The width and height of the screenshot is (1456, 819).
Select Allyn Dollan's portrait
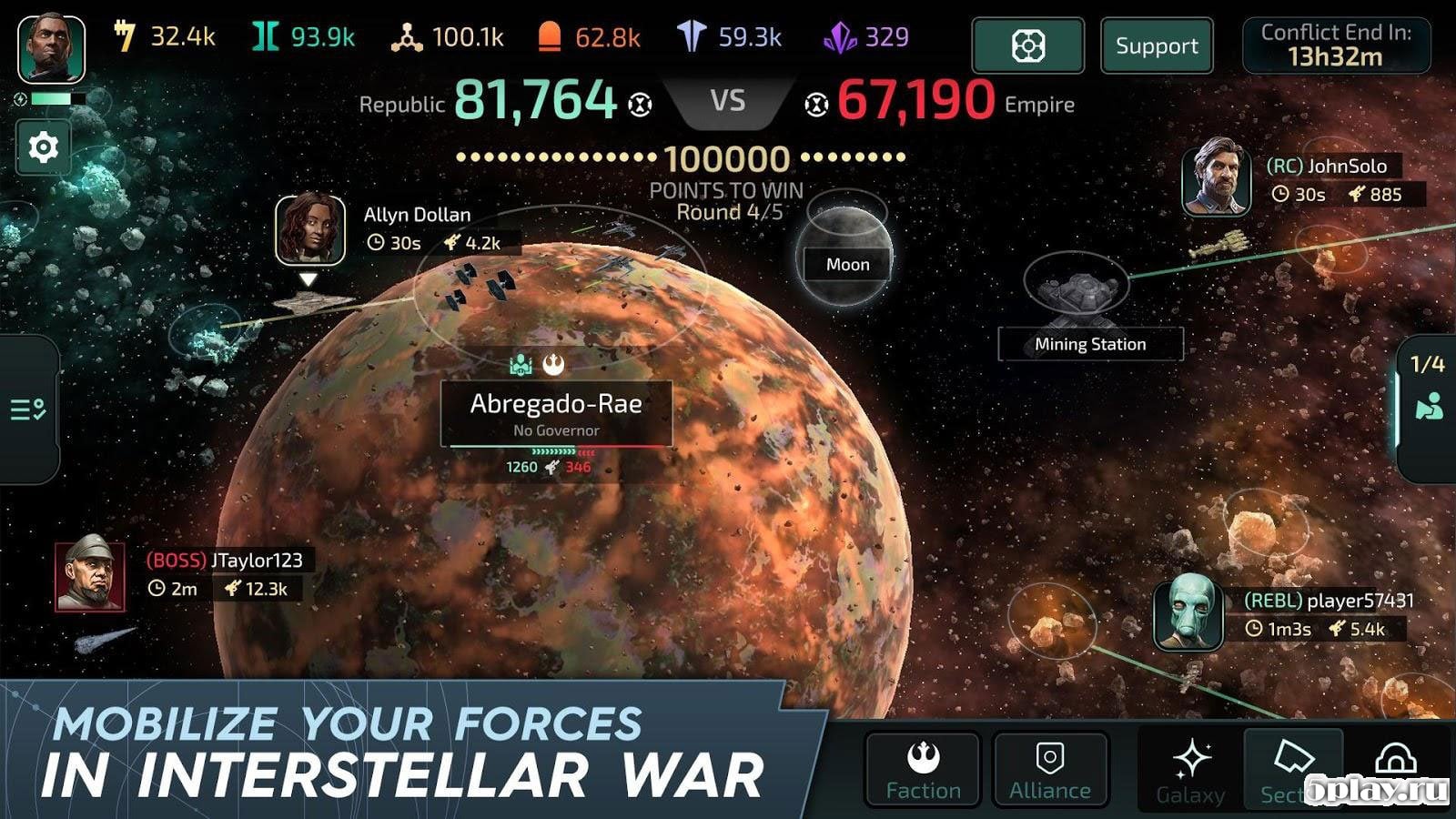coord(310,228)
